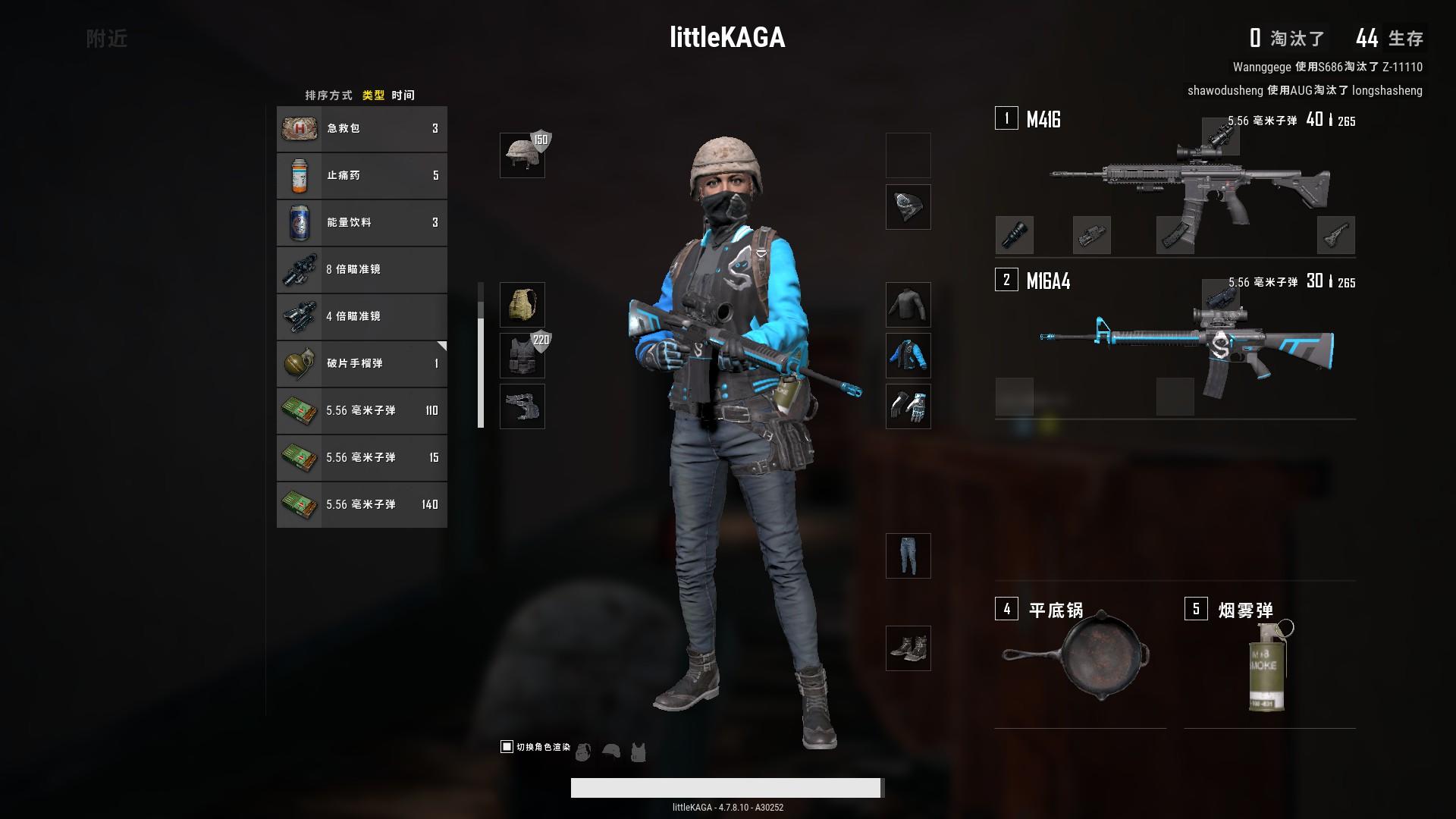This screenshot has height=819, width=1456.
Task: Click the equipped helmet slot
Action: pyautogui.click(x=522, y=155)
